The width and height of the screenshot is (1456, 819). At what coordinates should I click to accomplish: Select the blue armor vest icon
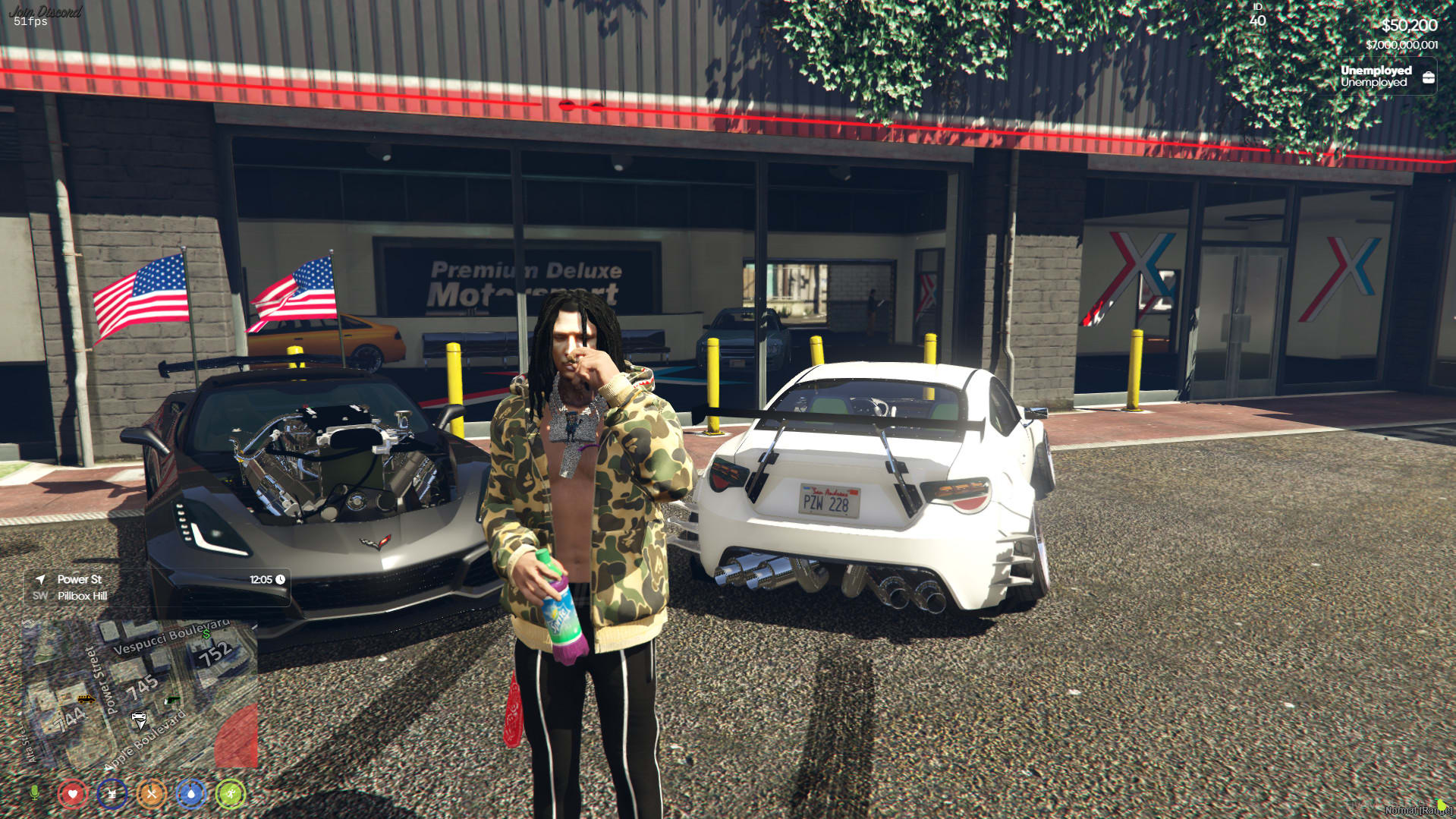click(x=112, y=794)
